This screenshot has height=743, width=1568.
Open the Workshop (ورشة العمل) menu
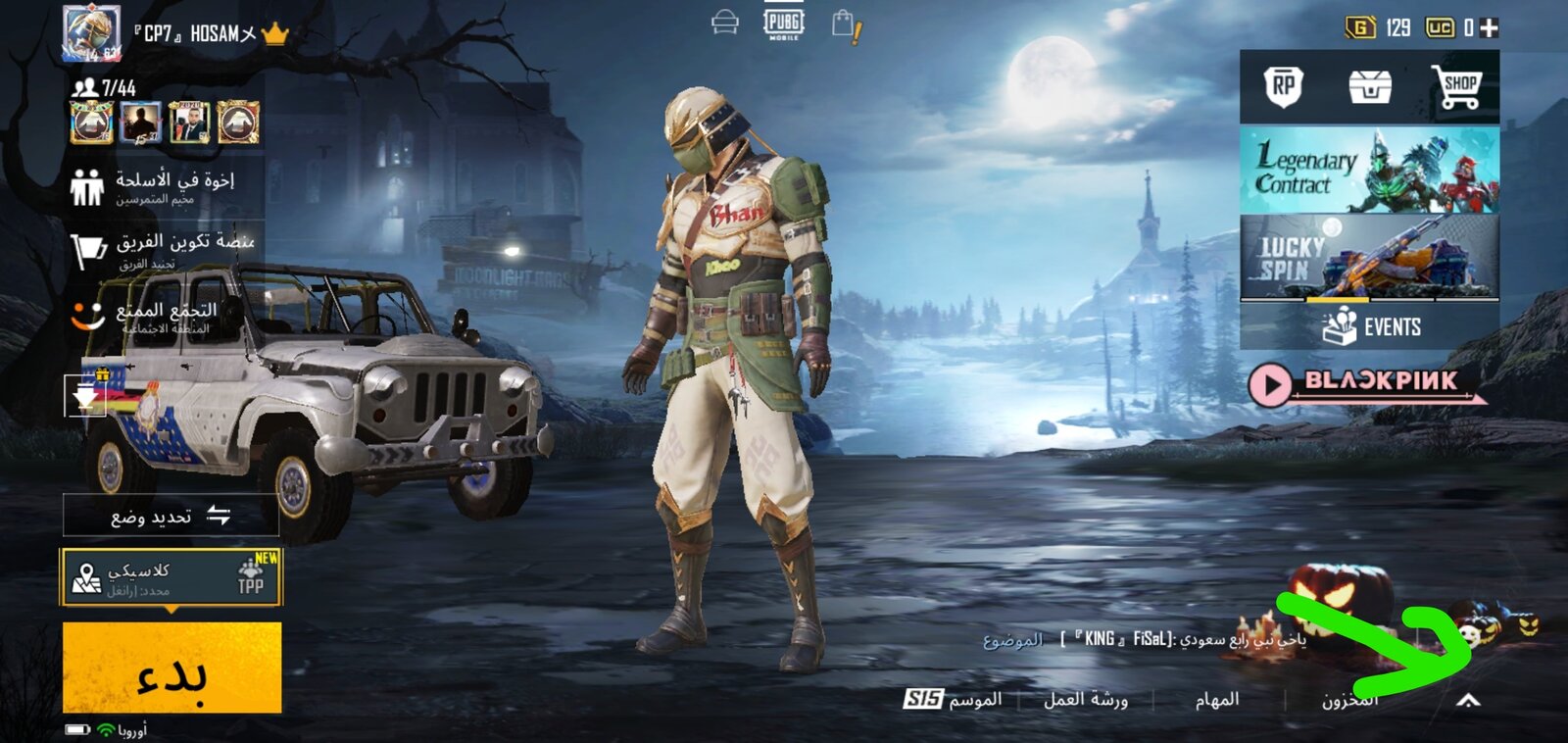[1086, 699]
